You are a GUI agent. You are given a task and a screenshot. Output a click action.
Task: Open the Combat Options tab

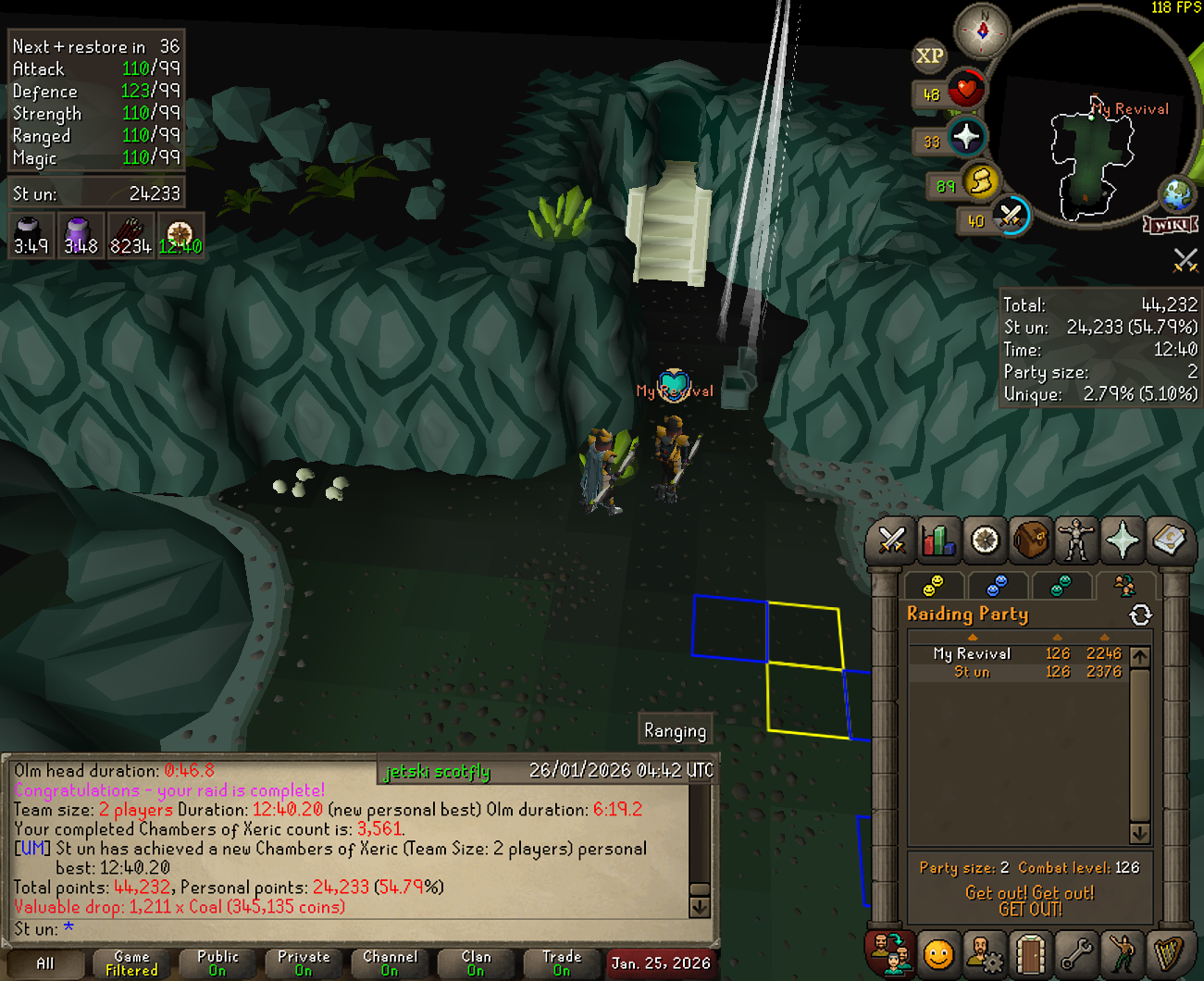(x=891, y=540)
